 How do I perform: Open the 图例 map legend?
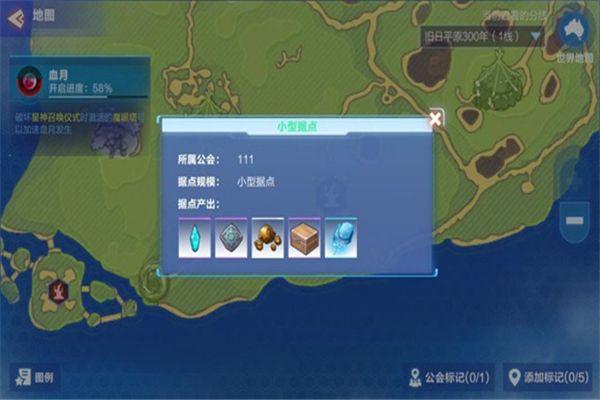tap(35, 378)
